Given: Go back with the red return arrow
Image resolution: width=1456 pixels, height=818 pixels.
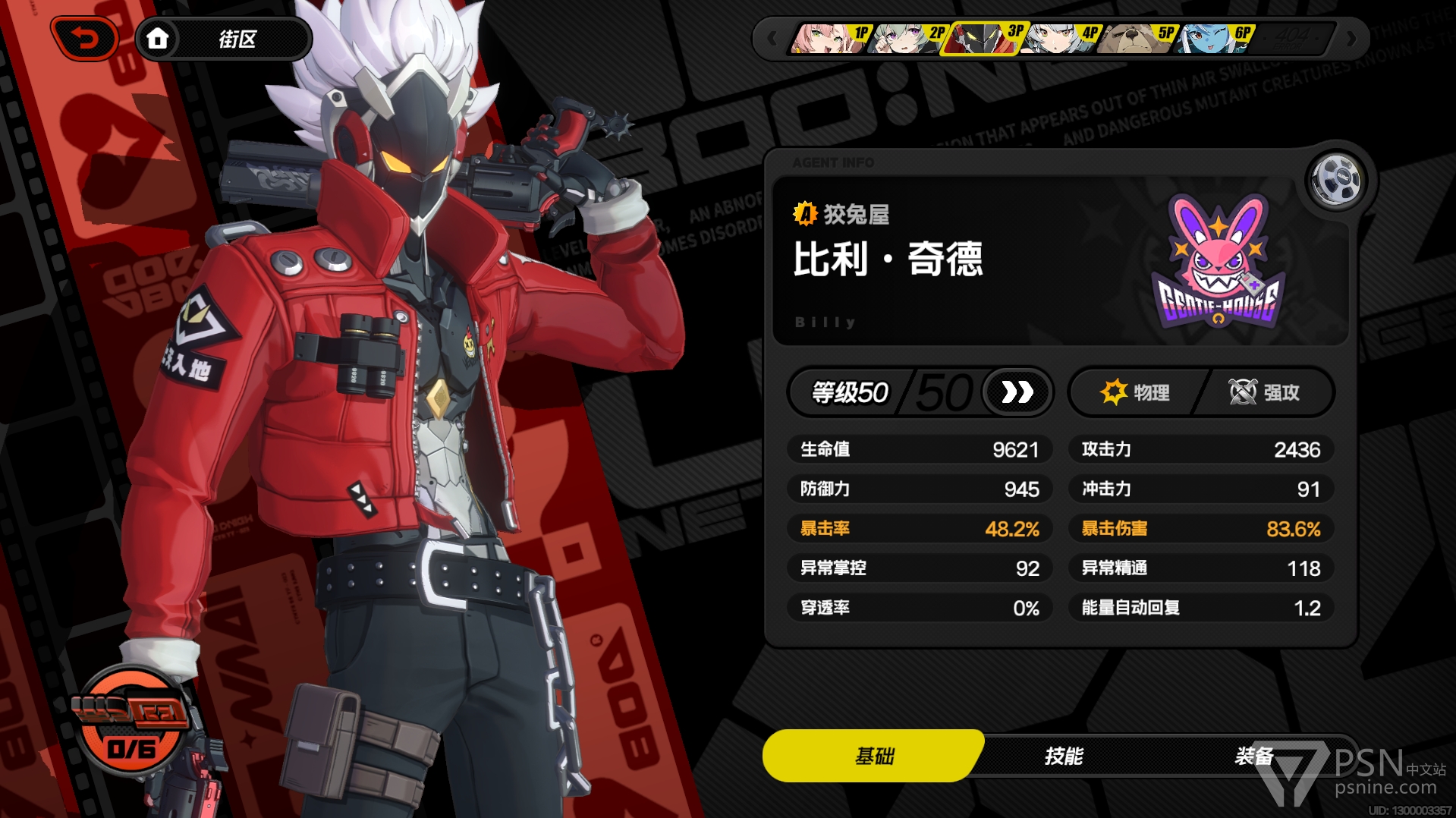Looking at the screenshot, I should [x=85, y=38].
